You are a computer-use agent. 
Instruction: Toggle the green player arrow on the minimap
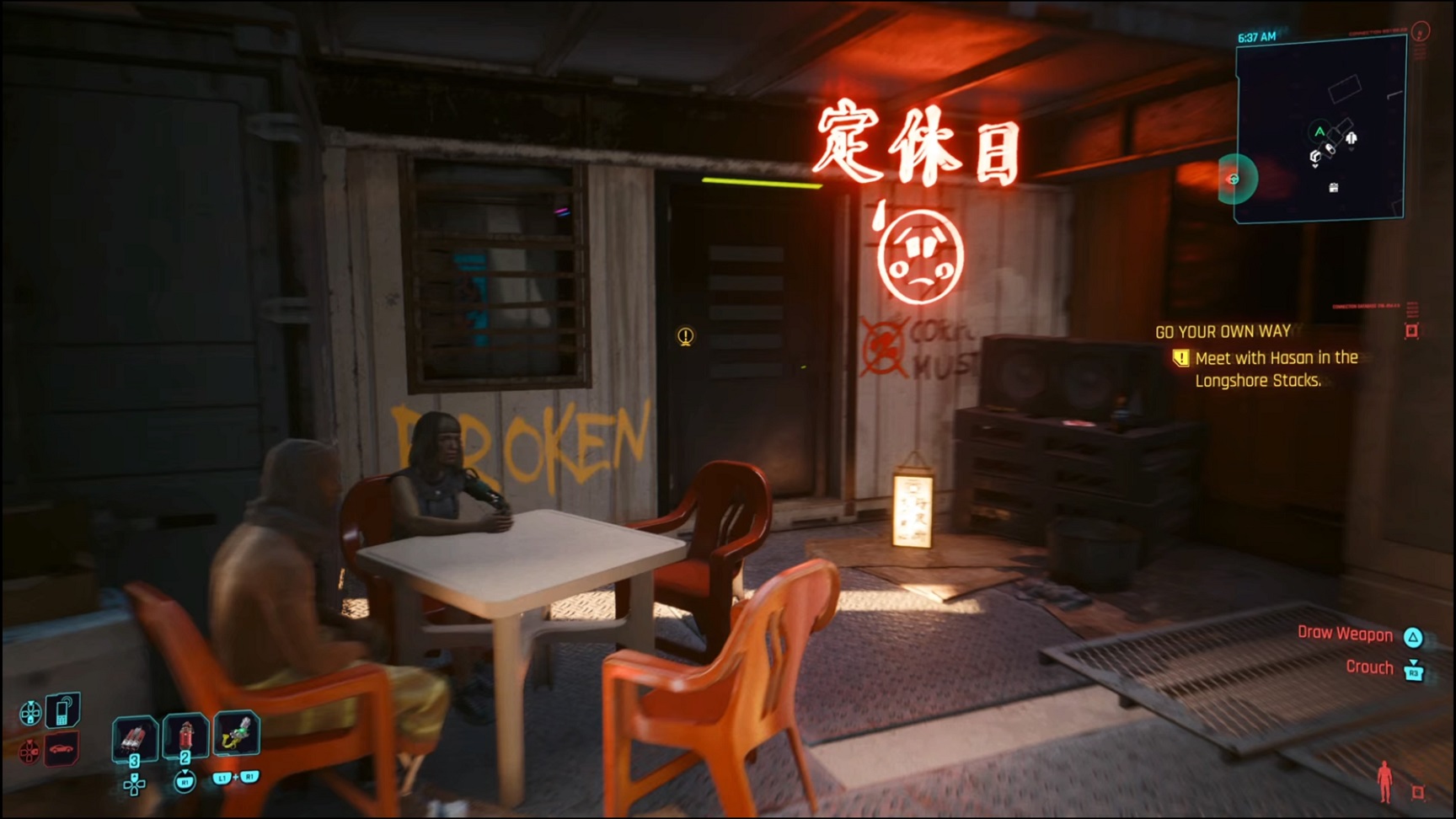pyautogui.click(x=1319, y=131)
